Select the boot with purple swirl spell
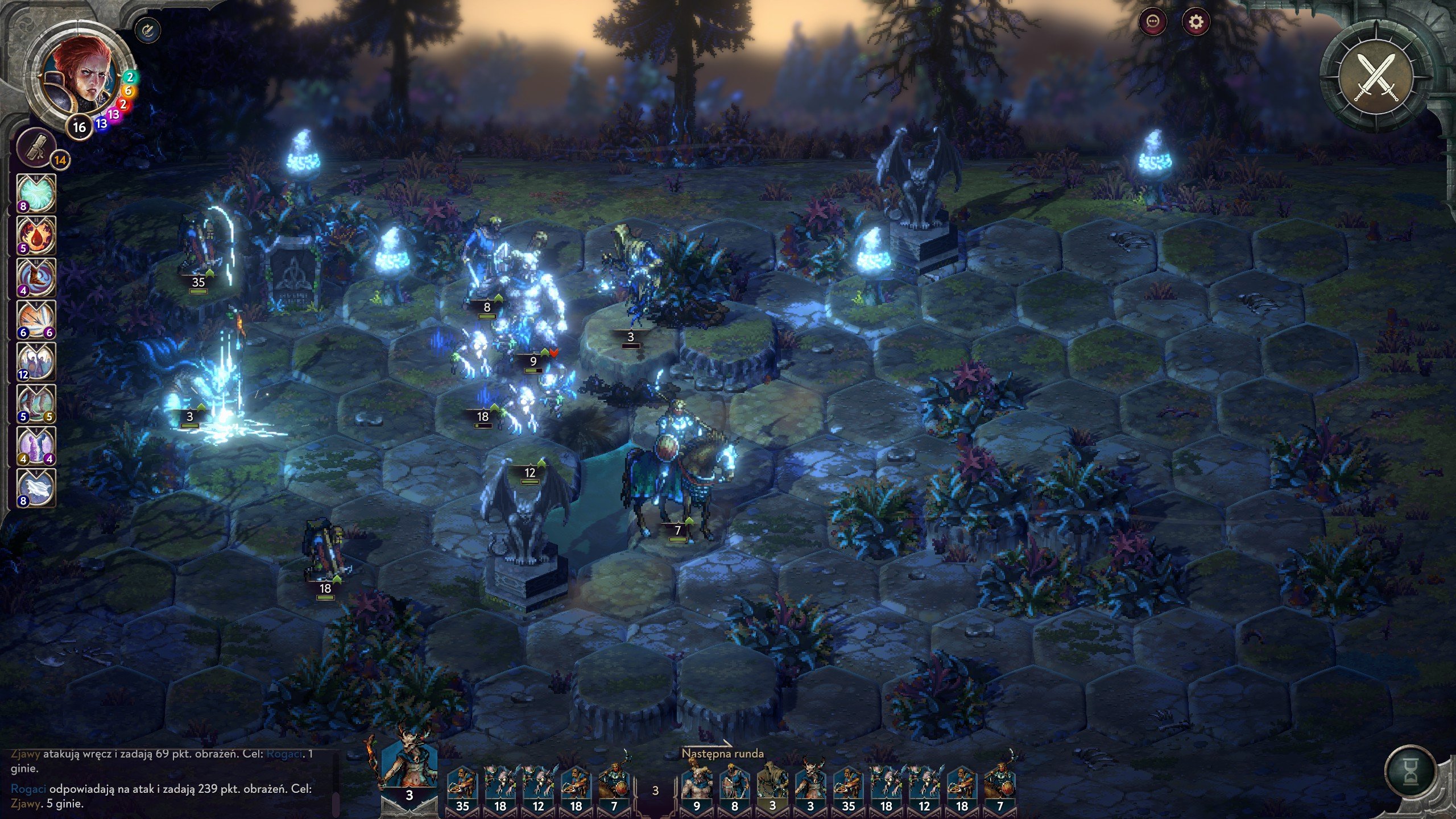 coord(36,277)
